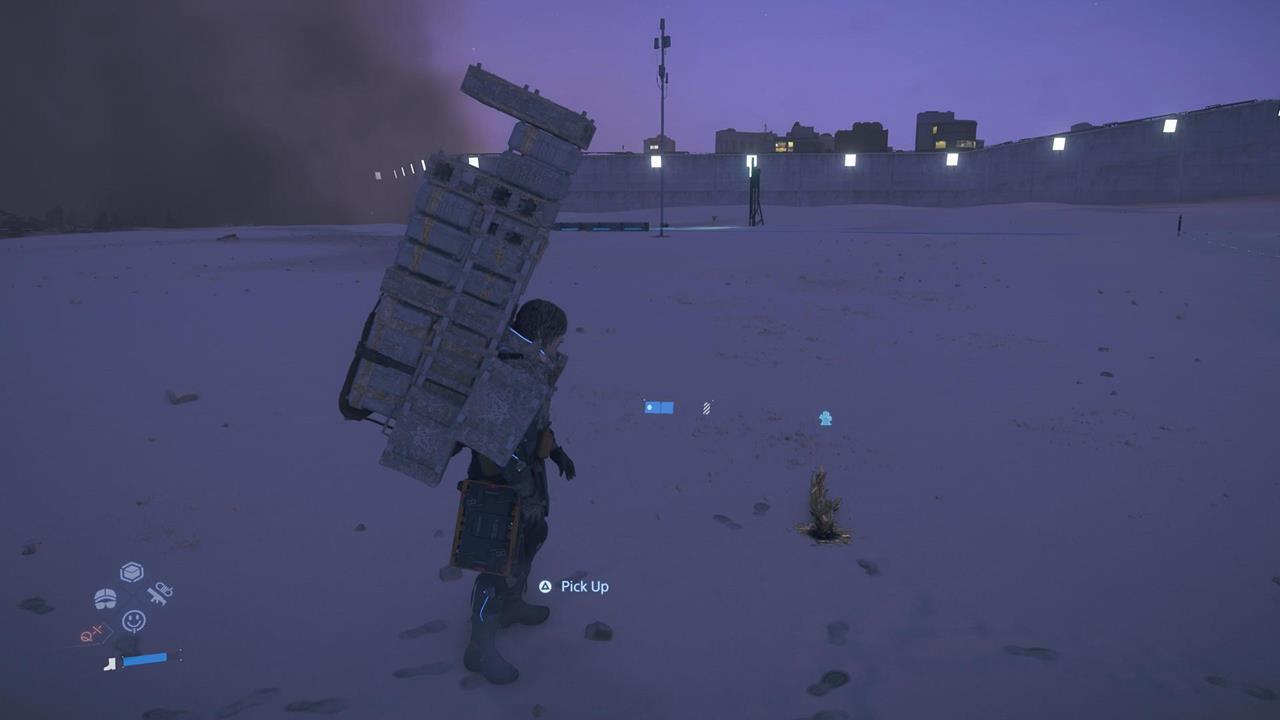Select the tools icon in the quick menu

tap(159, 594)
